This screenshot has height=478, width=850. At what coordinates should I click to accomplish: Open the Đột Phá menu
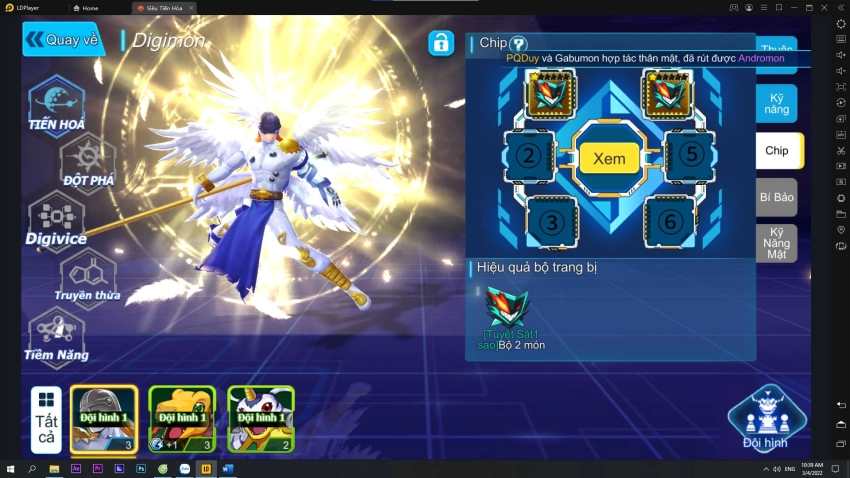pos(88,160)
